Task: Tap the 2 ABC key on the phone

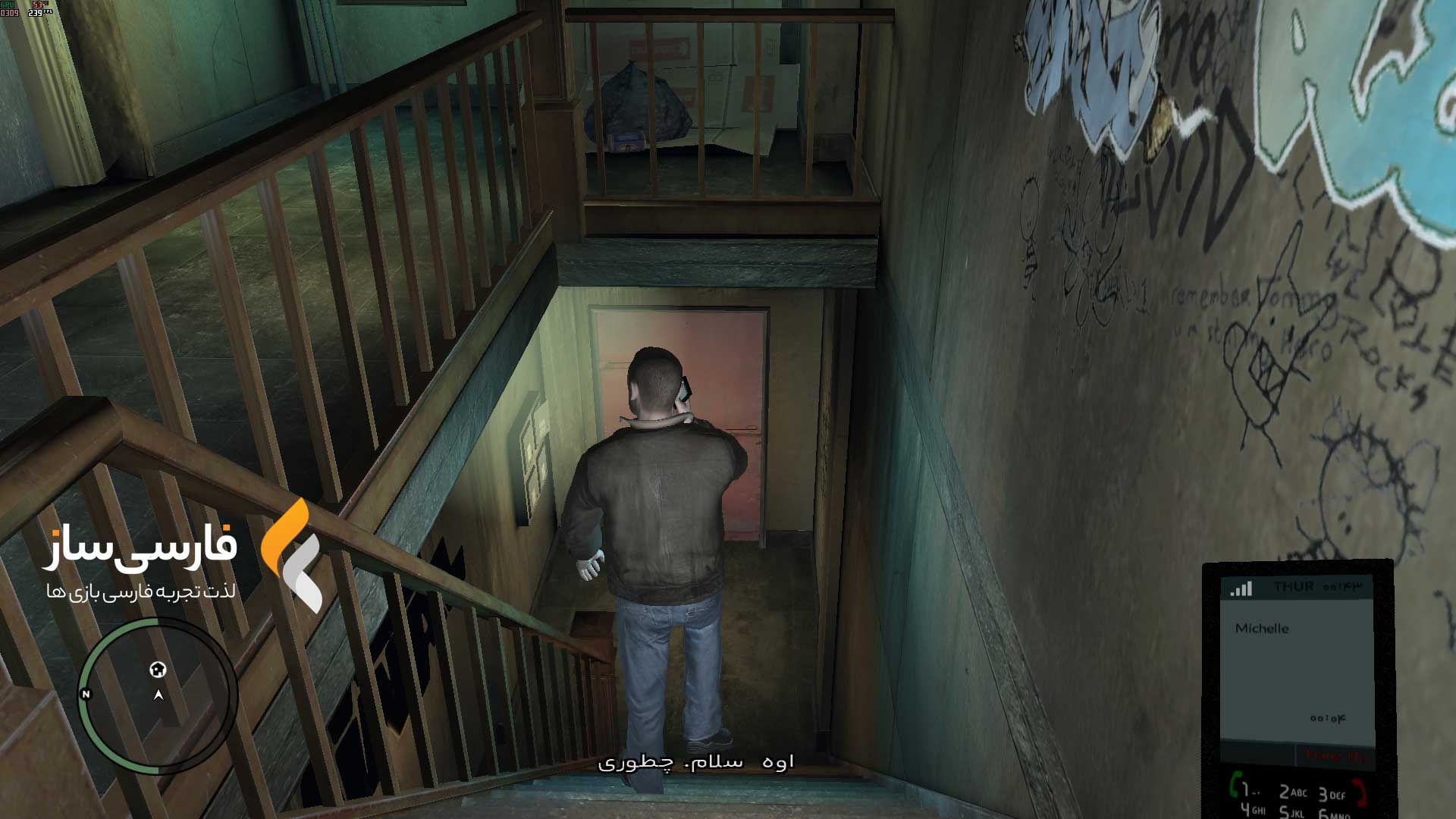Action: coord(1293,792)
